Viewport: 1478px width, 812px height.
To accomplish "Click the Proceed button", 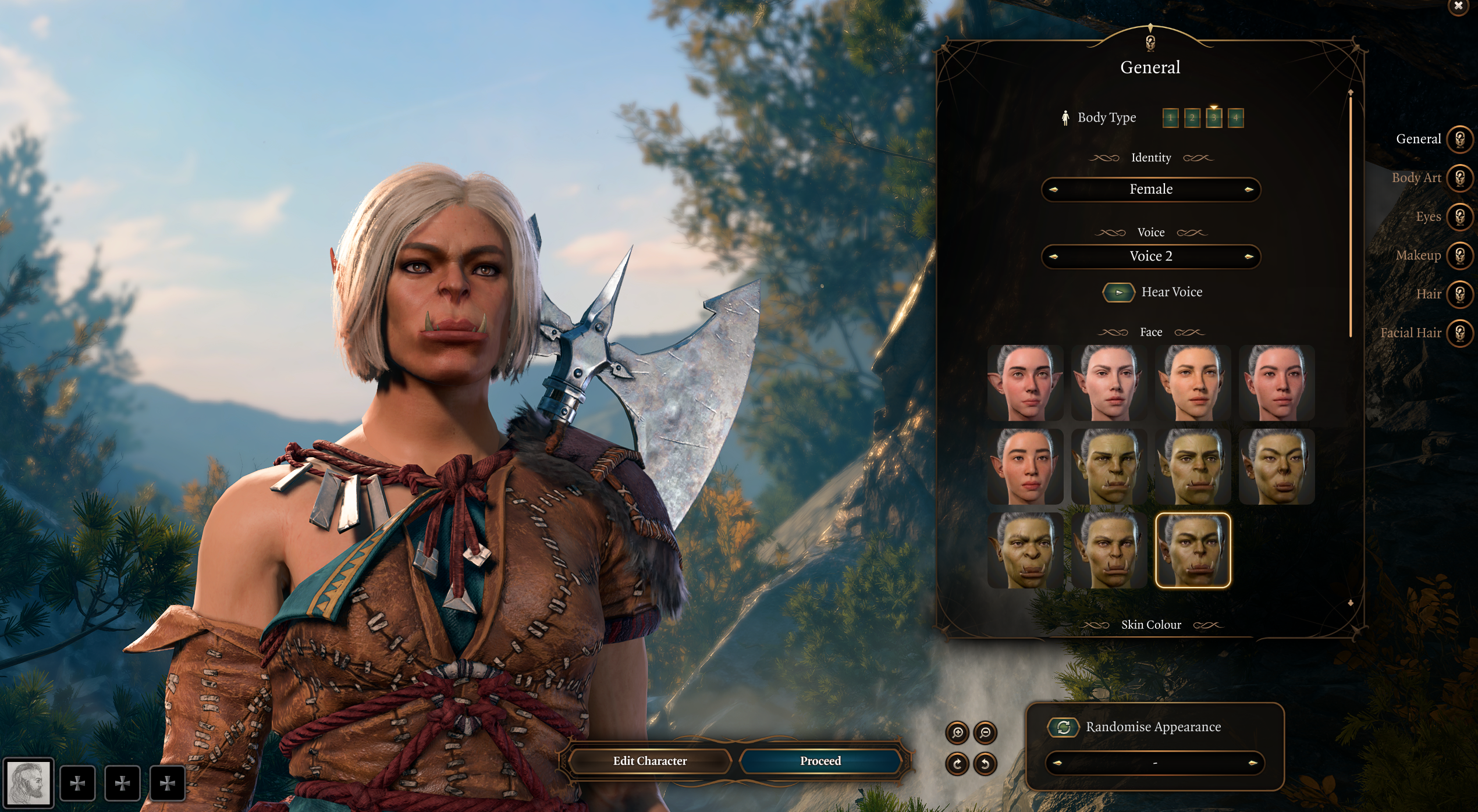I will point(820,761).
